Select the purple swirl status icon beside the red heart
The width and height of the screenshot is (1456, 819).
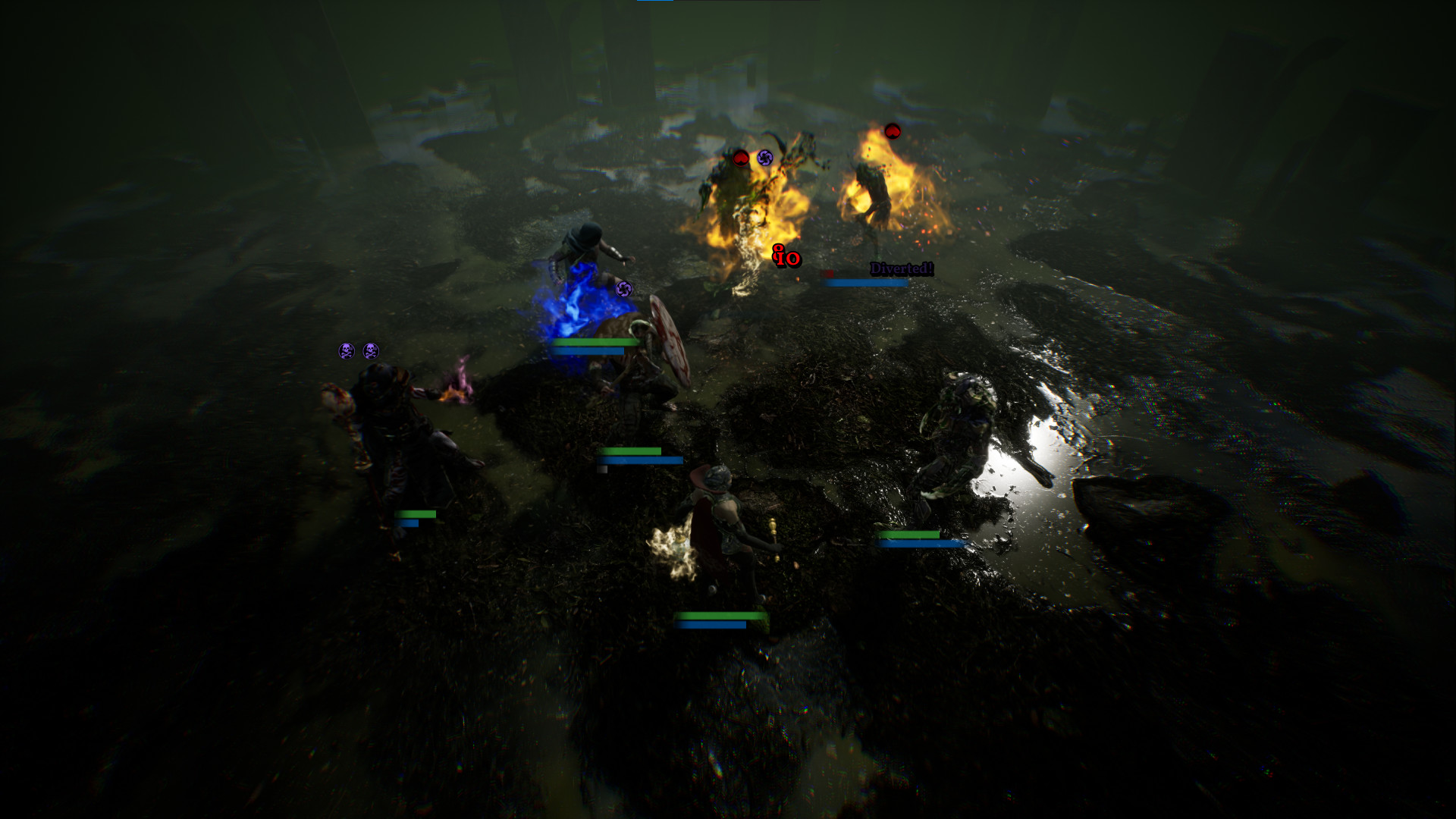click(764, 158)
